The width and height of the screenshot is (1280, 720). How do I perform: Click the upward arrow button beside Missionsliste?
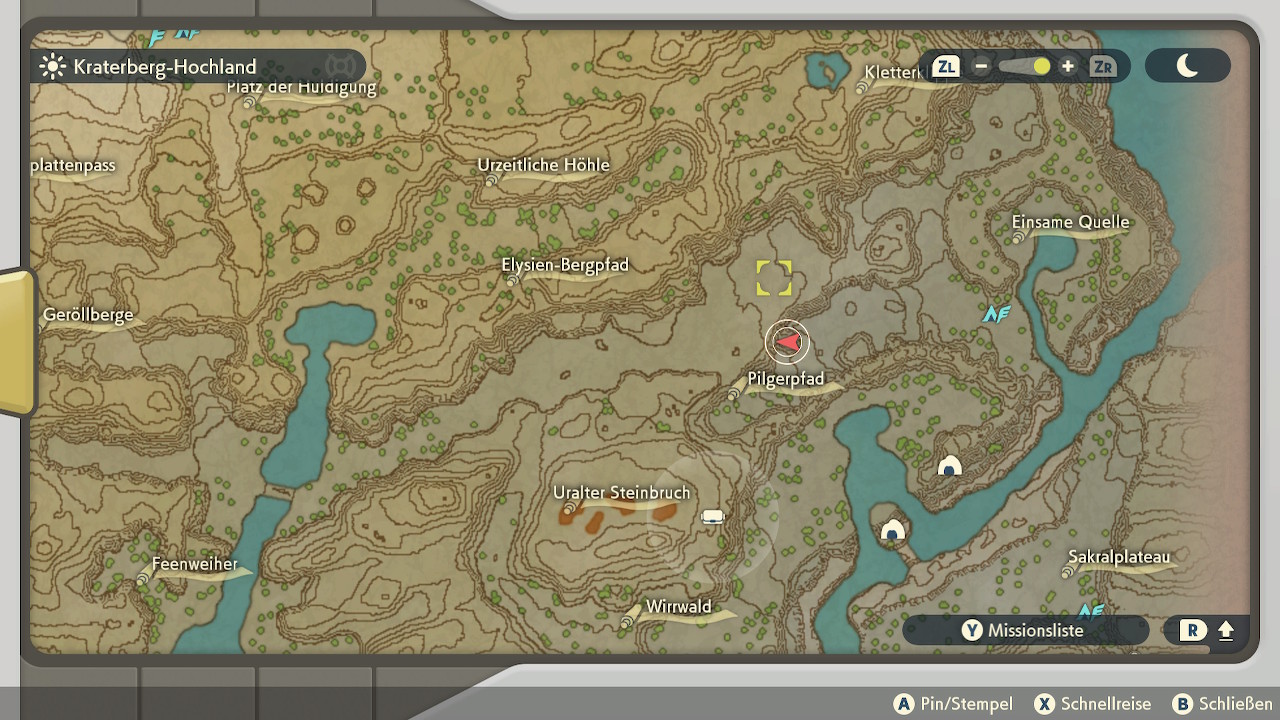click(x=1226, y=630)
